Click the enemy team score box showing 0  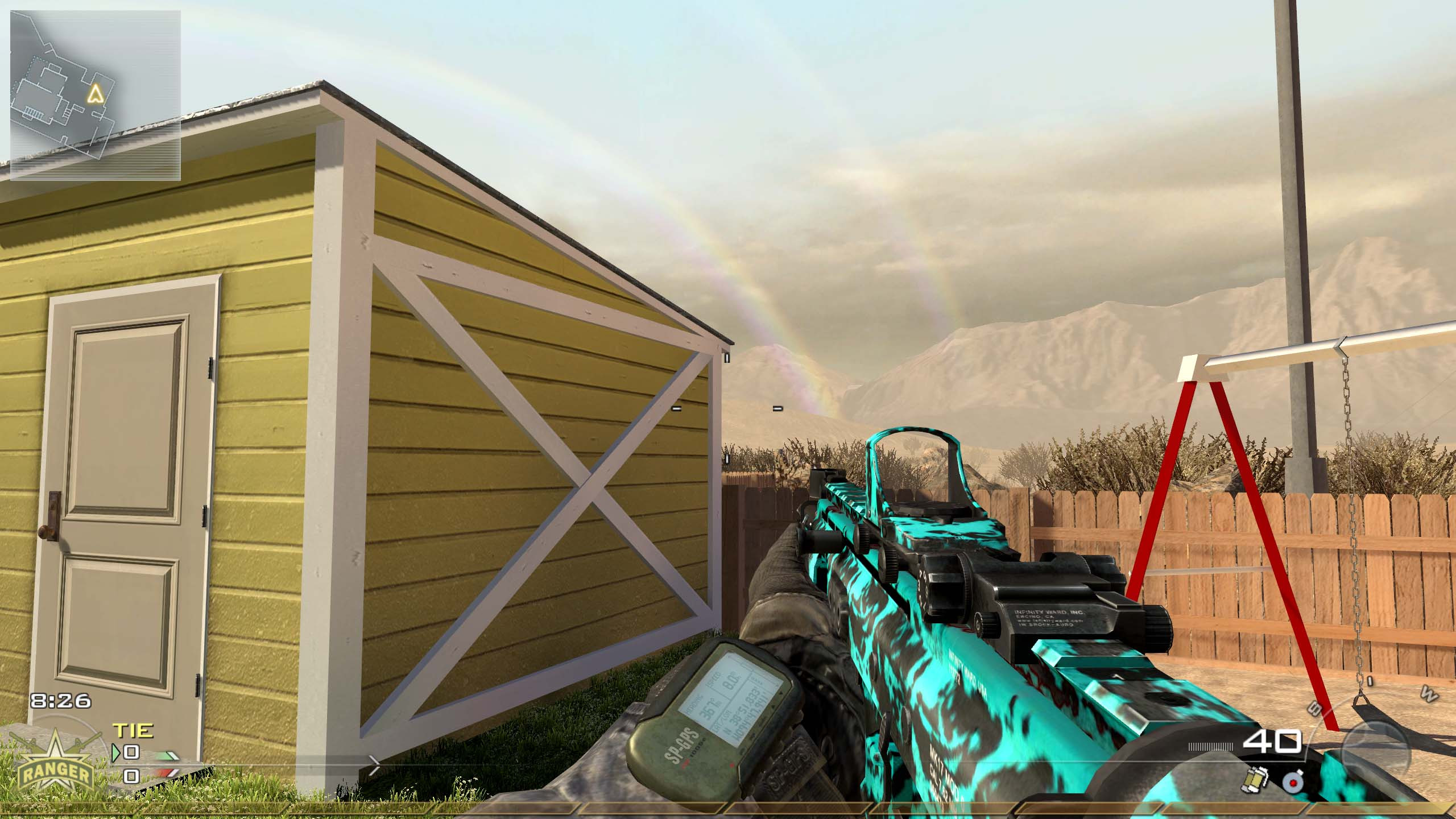[132, 777]
